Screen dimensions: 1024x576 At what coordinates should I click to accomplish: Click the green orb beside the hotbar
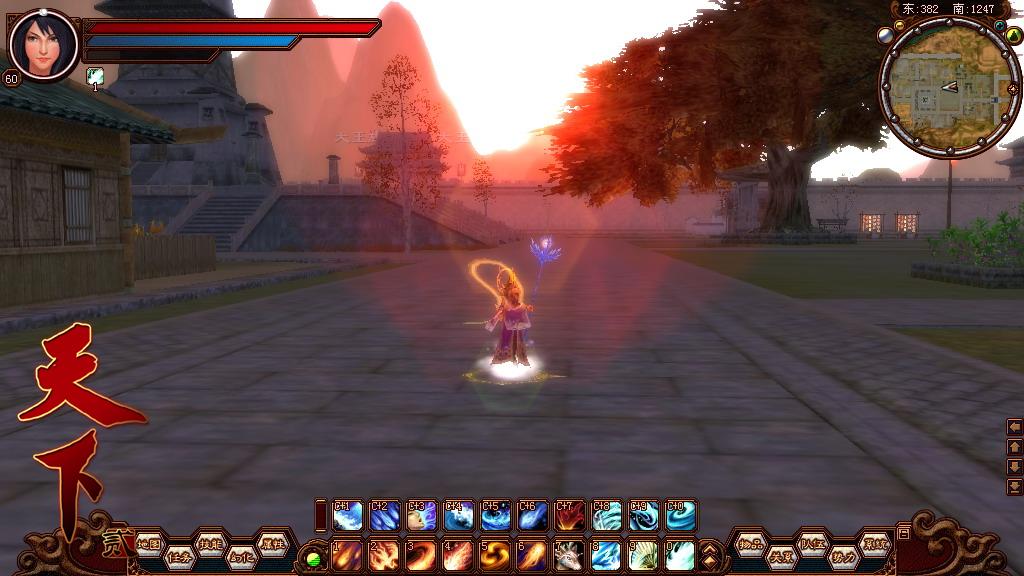click(313, 558)
